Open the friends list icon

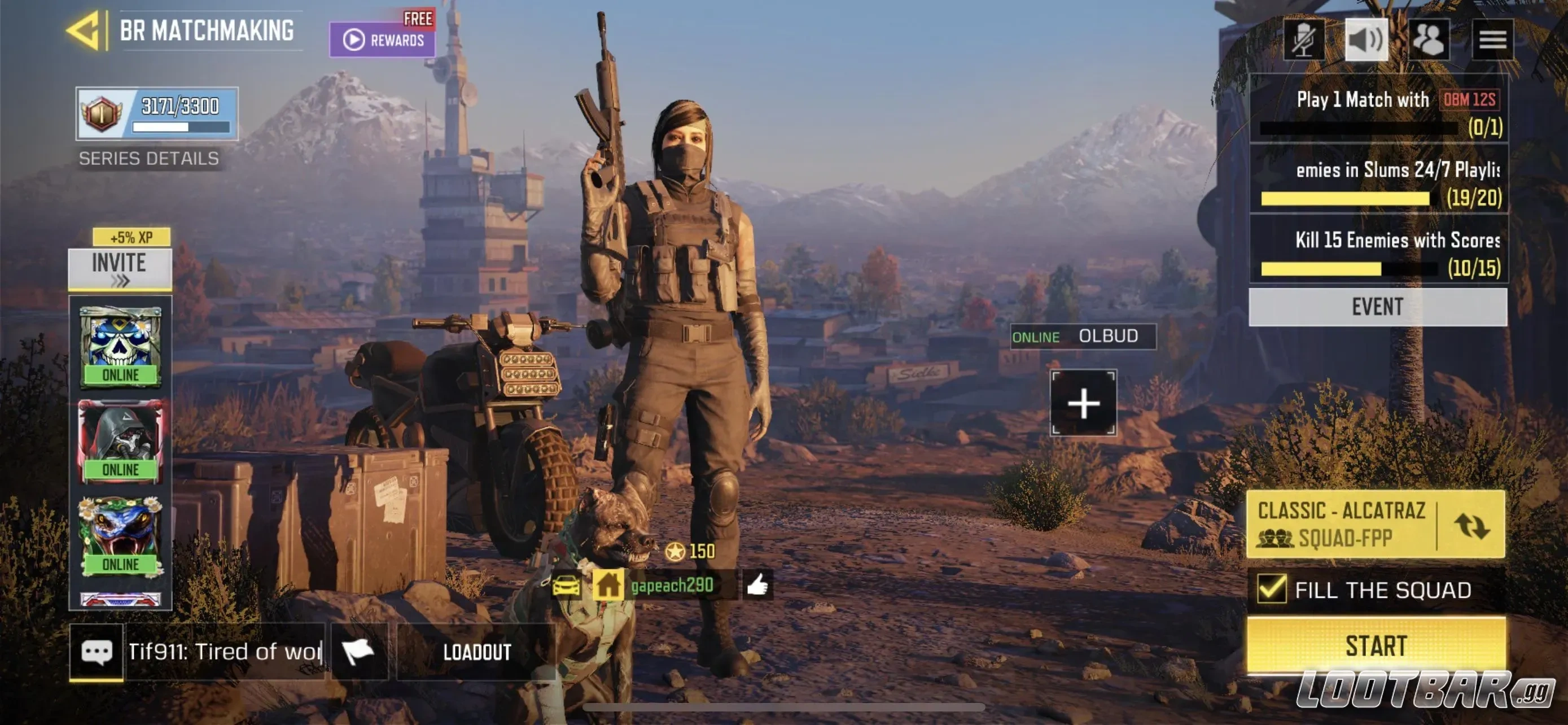pos(1428,40)
